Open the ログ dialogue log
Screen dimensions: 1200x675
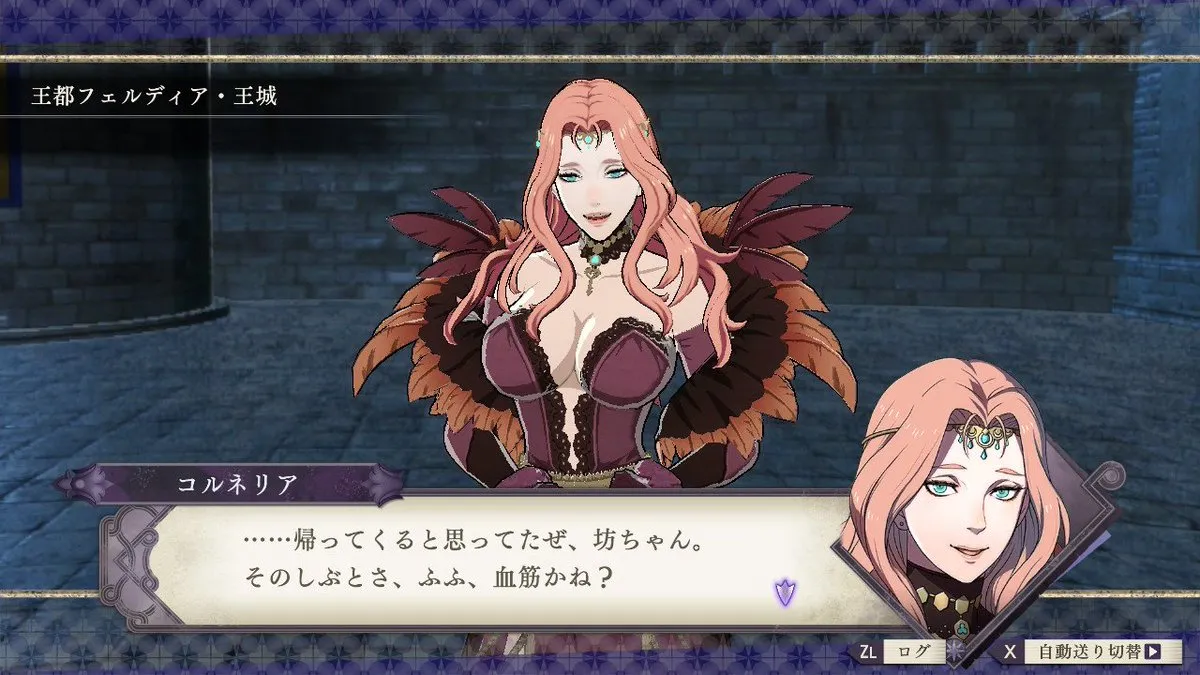(x=913, y=652)
